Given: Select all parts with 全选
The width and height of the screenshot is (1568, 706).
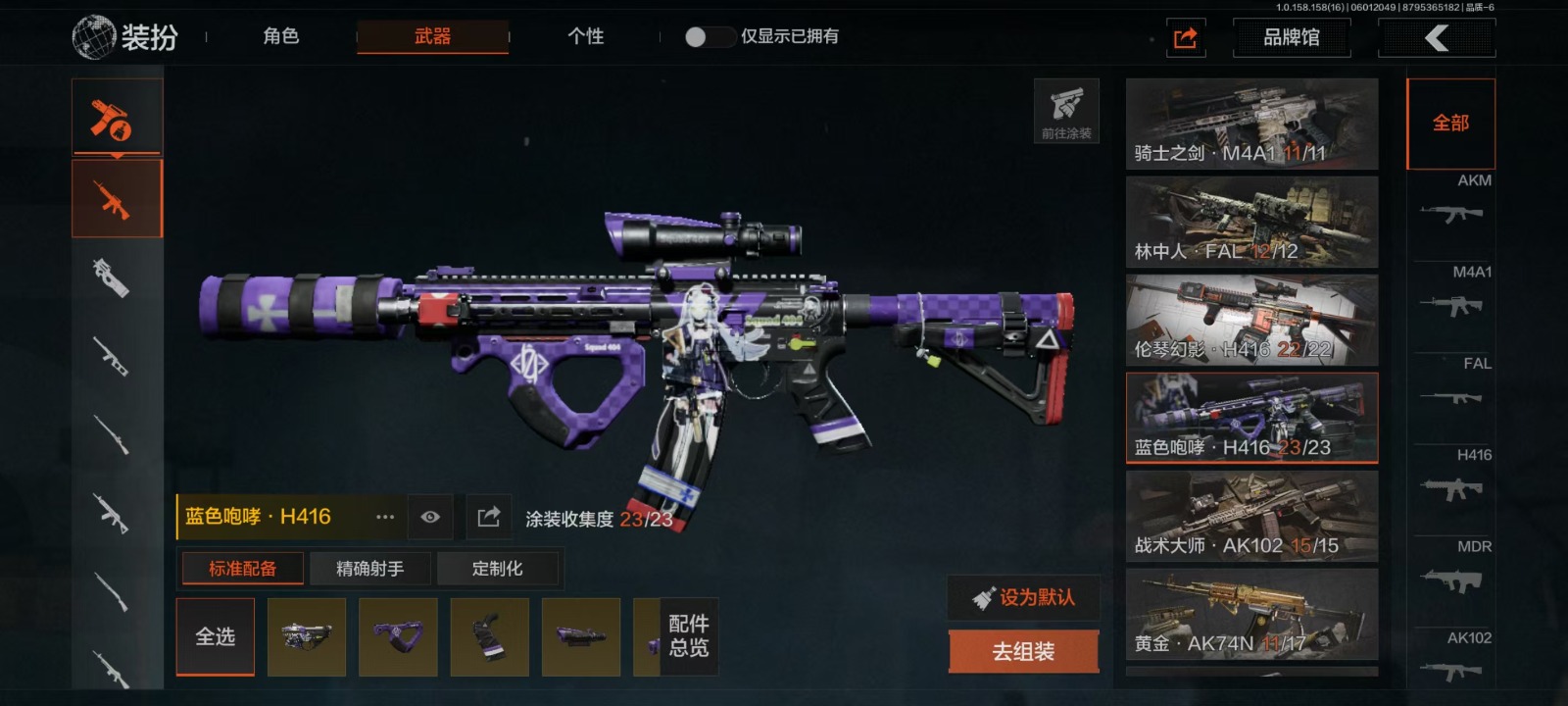Looking at the screenshot, I should (215, 636).
